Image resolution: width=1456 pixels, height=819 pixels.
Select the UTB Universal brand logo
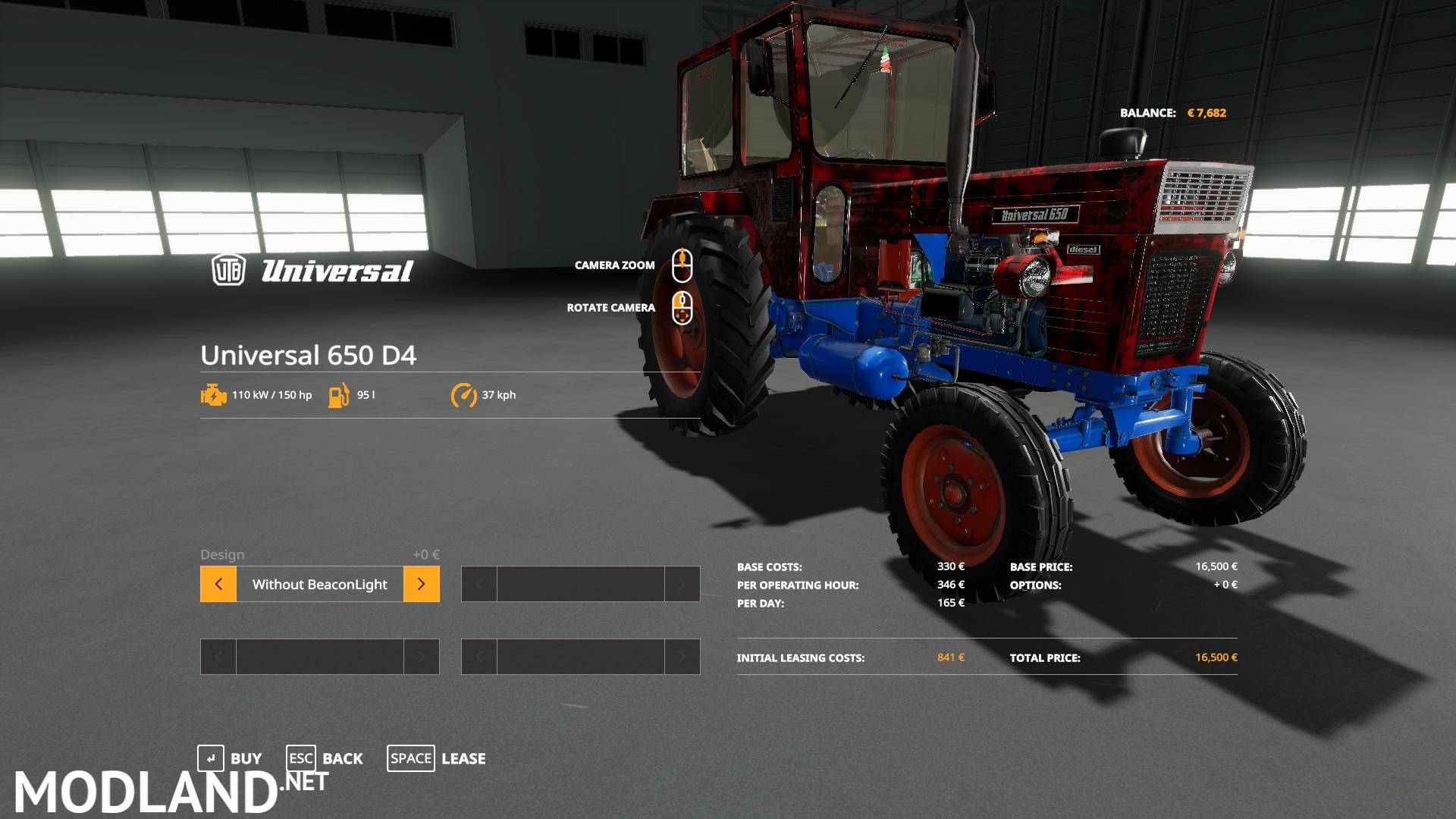pyautogui.click(x=311, y=271)
